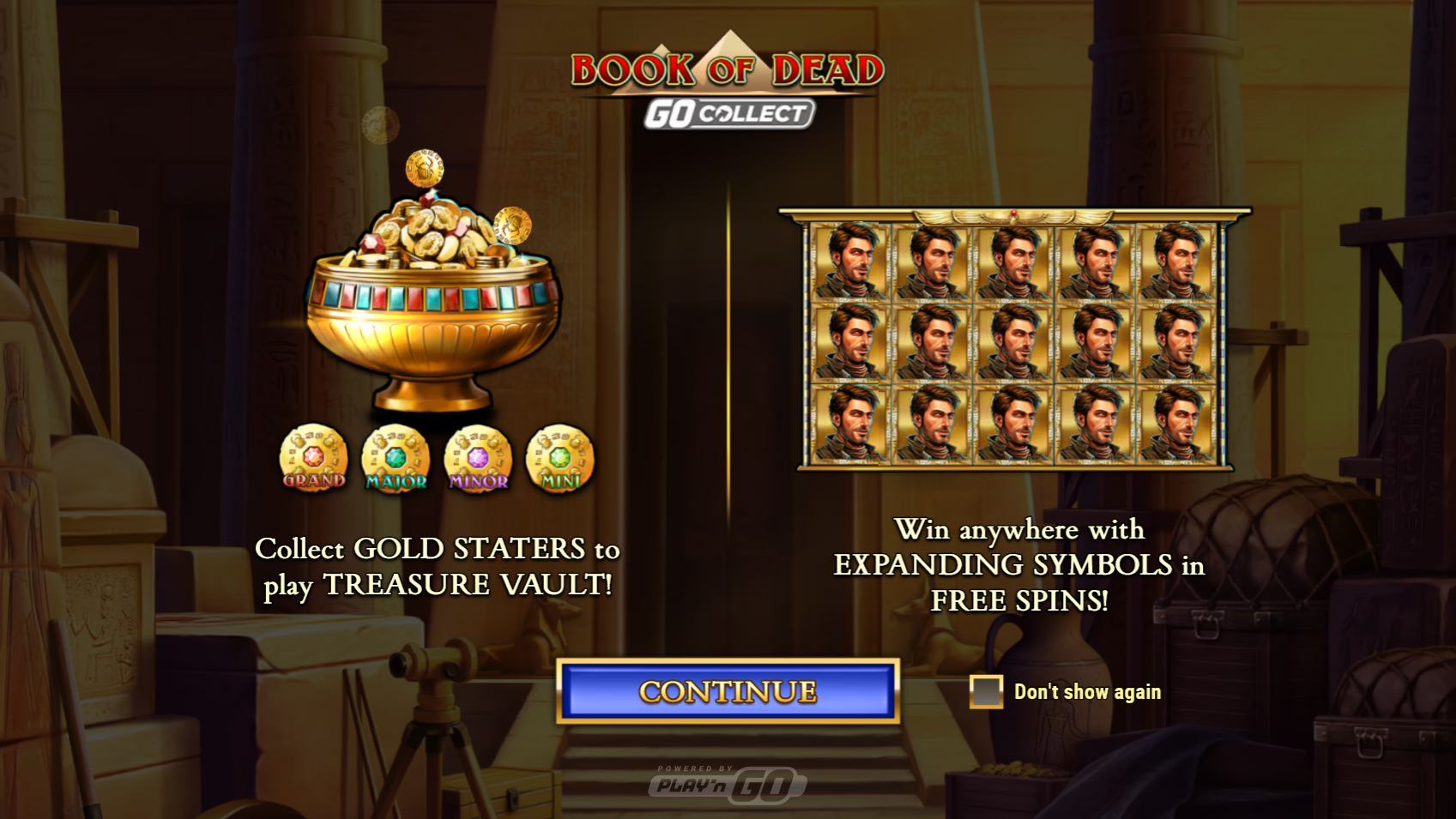Click the blue CONTINUE button
The height and width of the screenshot is (819, 1456).
coord(728,691)
